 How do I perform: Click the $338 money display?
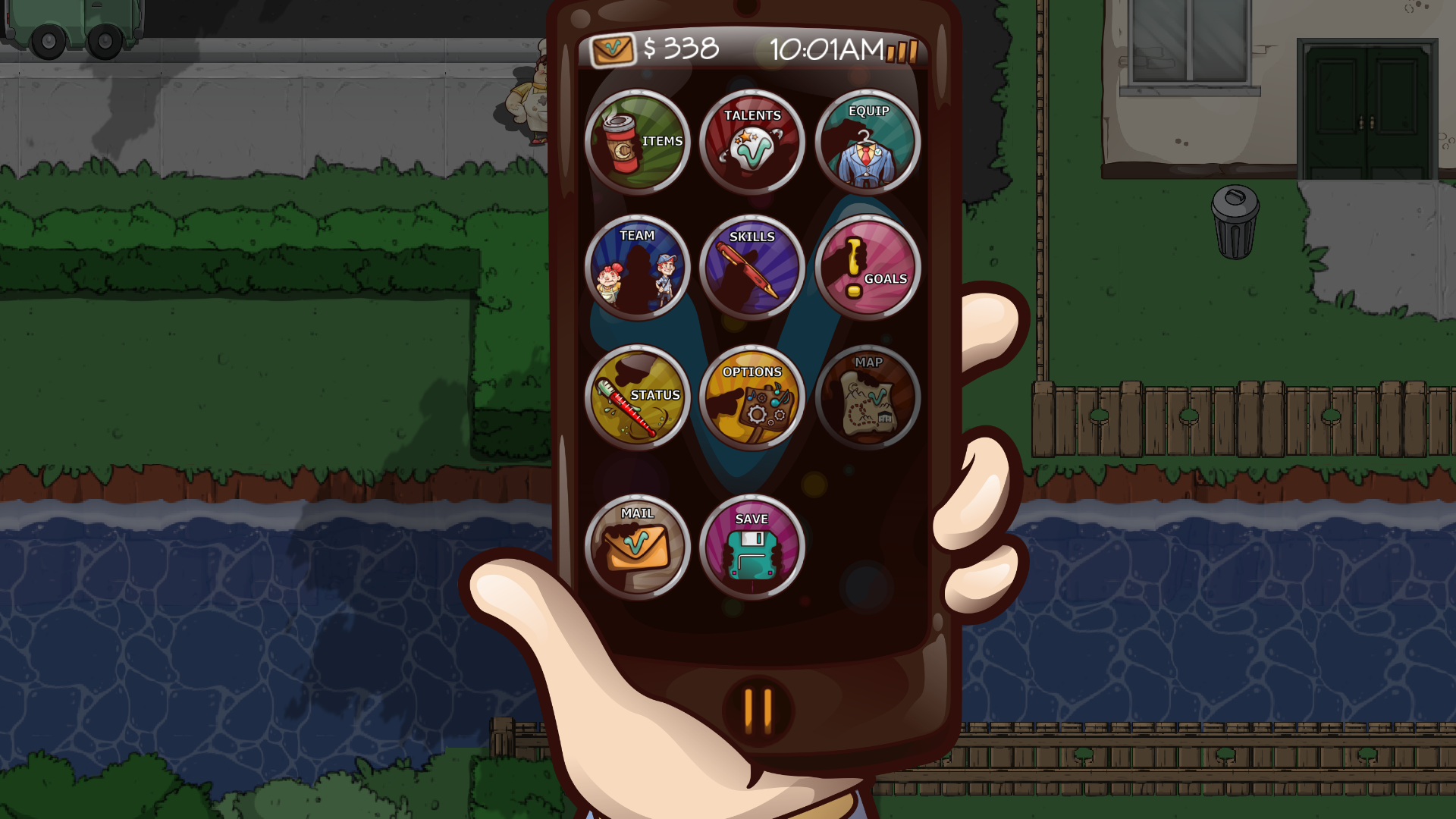point(679,50)
